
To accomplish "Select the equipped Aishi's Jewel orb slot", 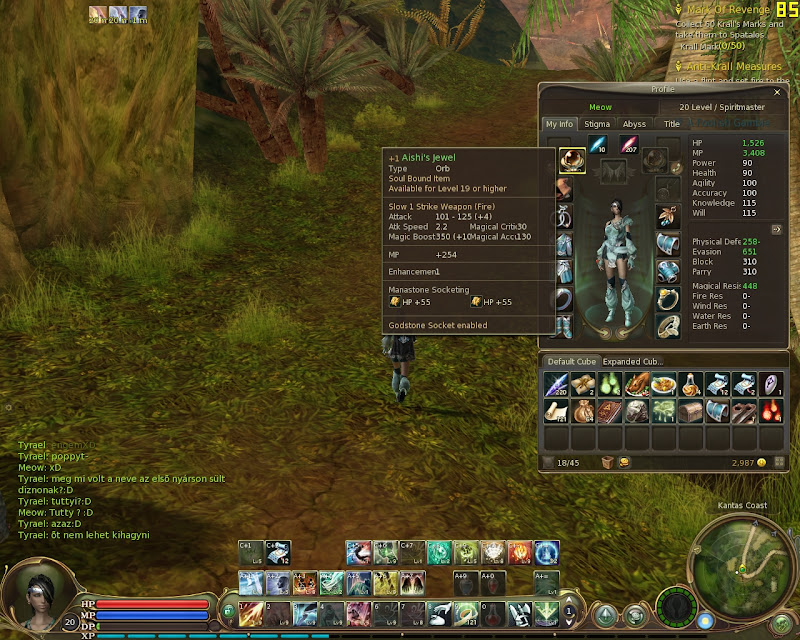I will (572, 160).
